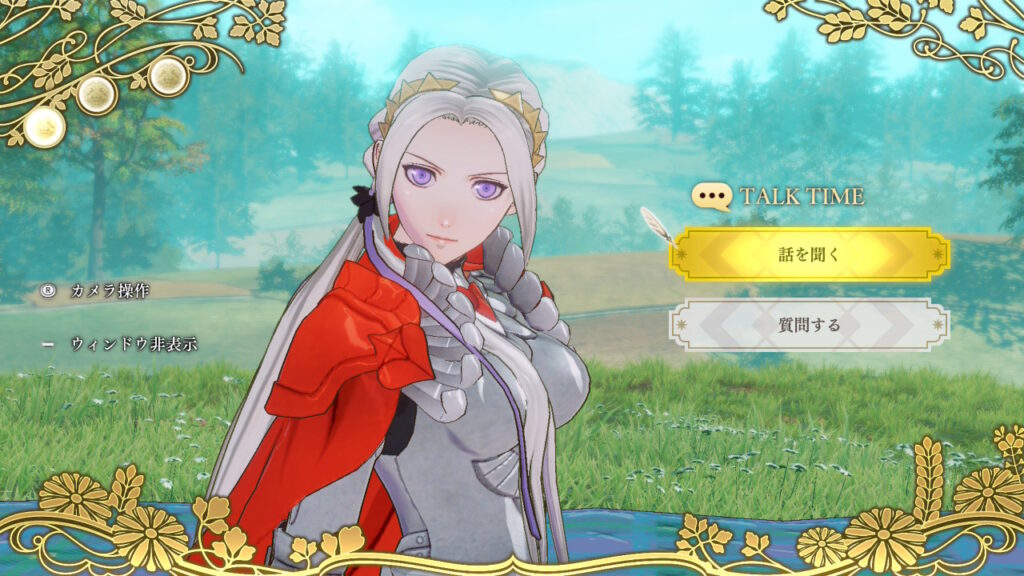Select the 質問する option
Screen dimensions: 1024x576
tap(809, 325)
